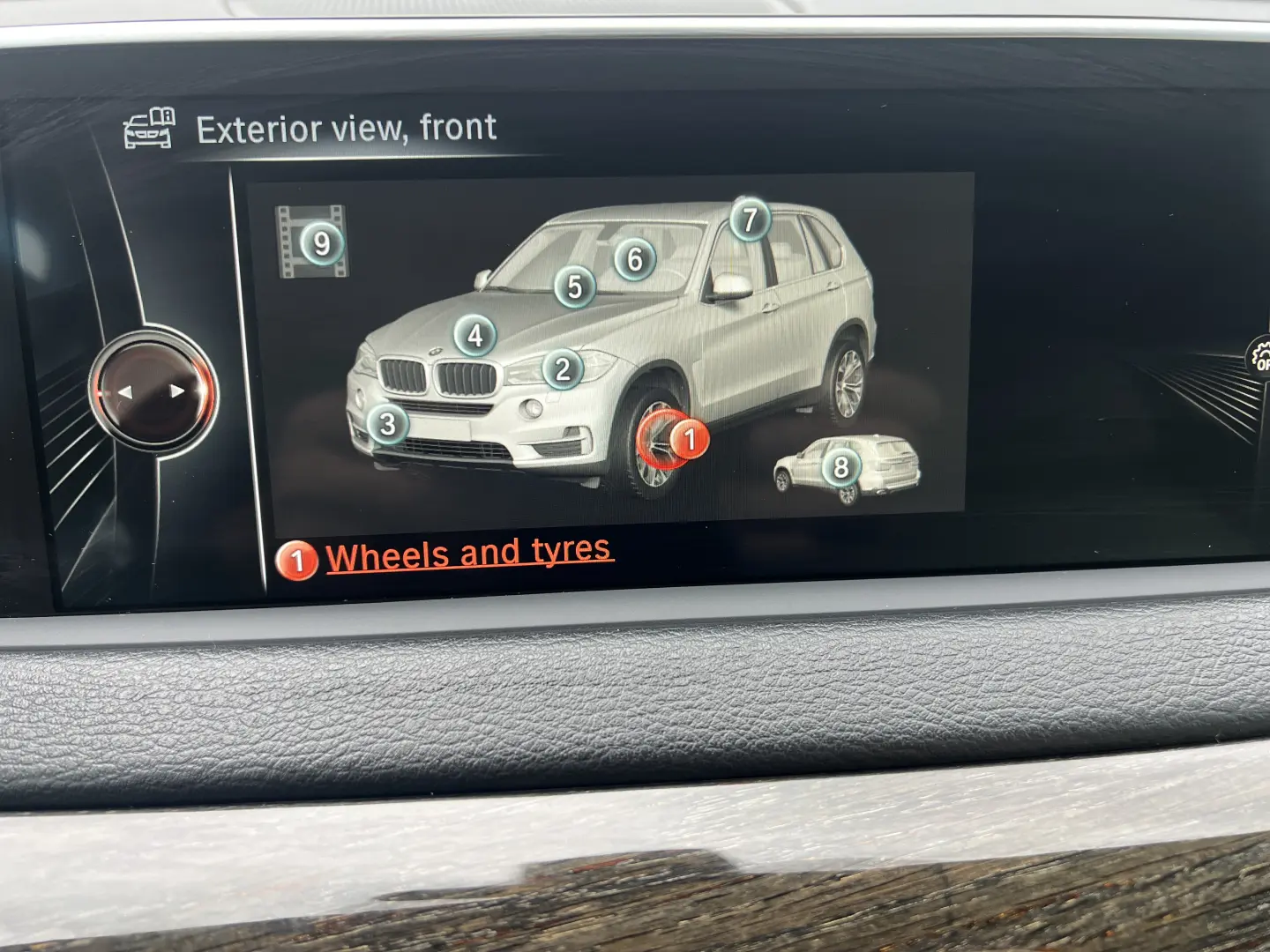Select hotspot 6 on the windscreen interior
1270x952 pixels.
tap(634, 259)
